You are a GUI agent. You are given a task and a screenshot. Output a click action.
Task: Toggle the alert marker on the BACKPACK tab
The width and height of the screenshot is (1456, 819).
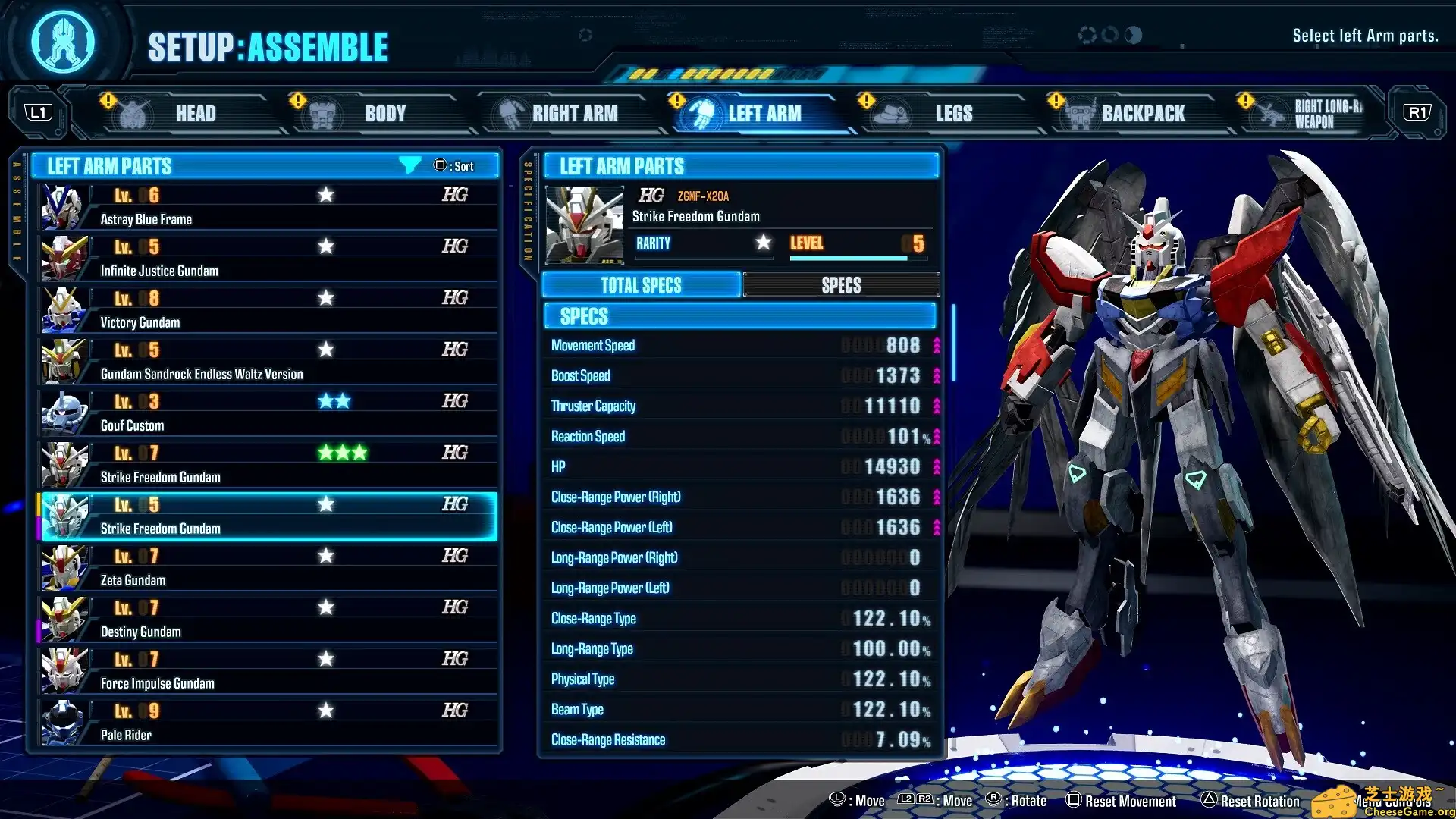1054,99
